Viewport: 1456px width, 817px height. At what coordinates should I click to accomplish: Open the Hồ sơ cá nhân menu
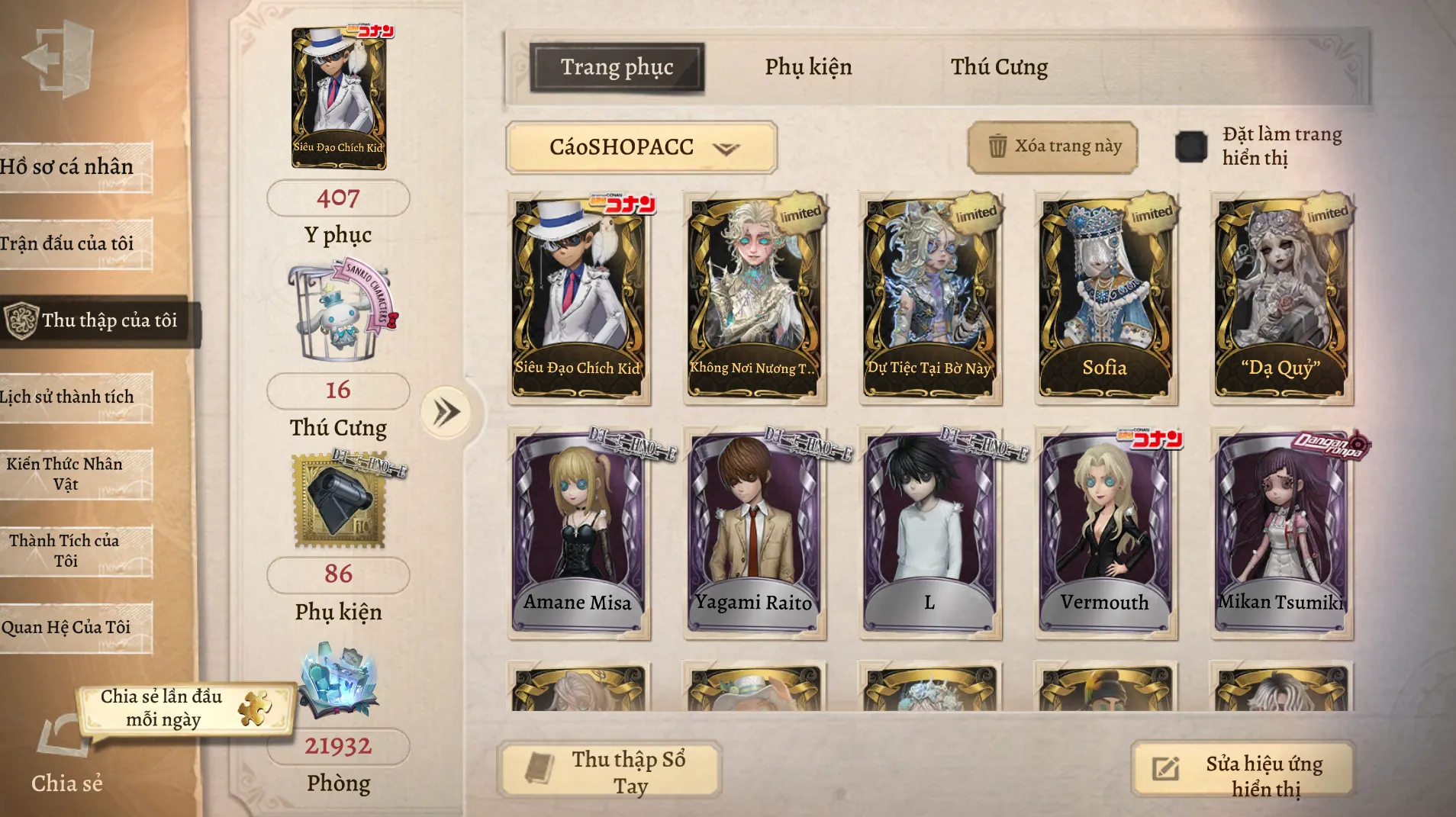point(69,167)
